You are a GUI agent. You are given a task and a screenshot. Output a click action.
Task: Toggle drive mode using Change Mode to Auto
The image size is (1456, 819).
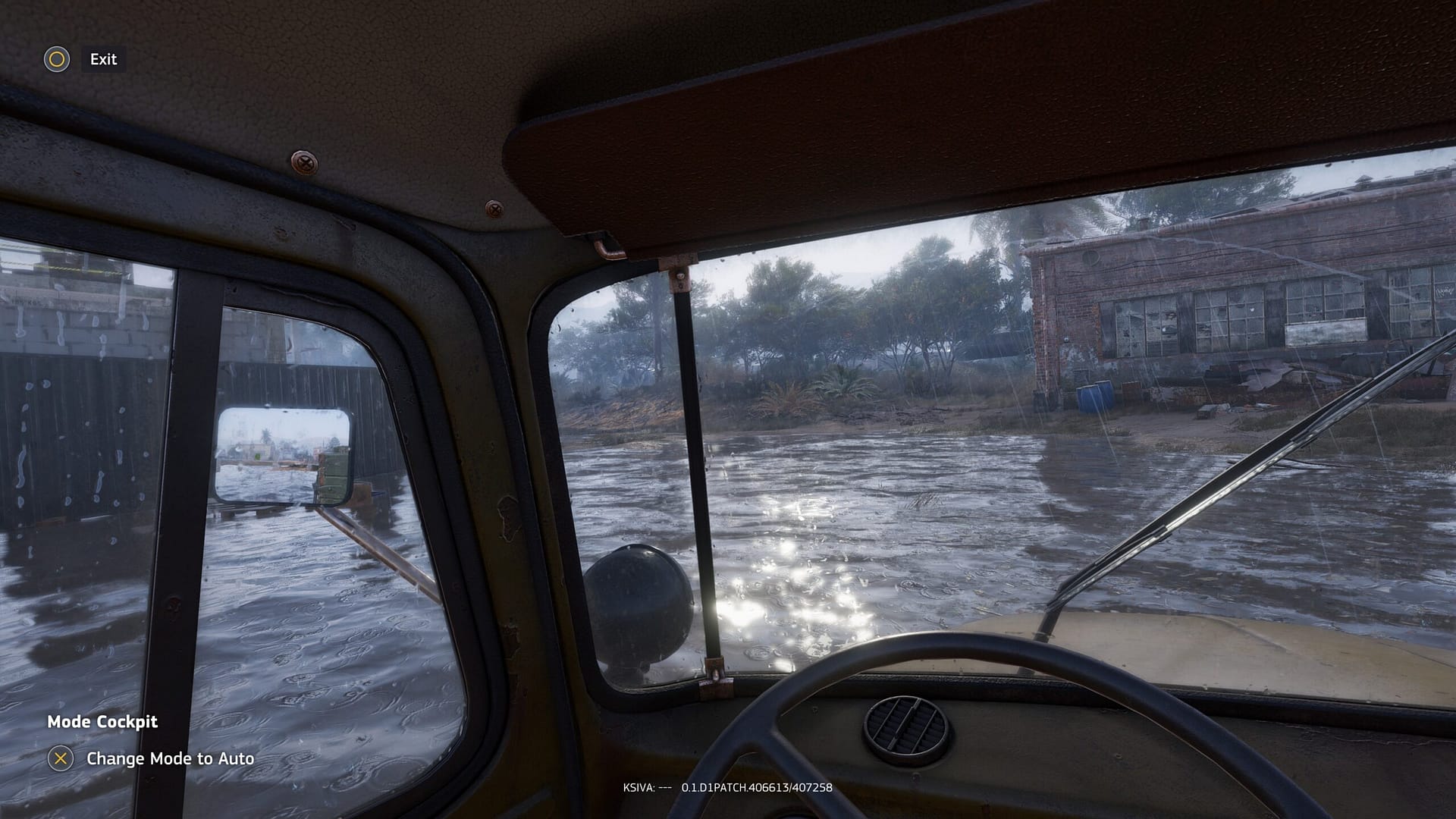[x=171, y=758]
